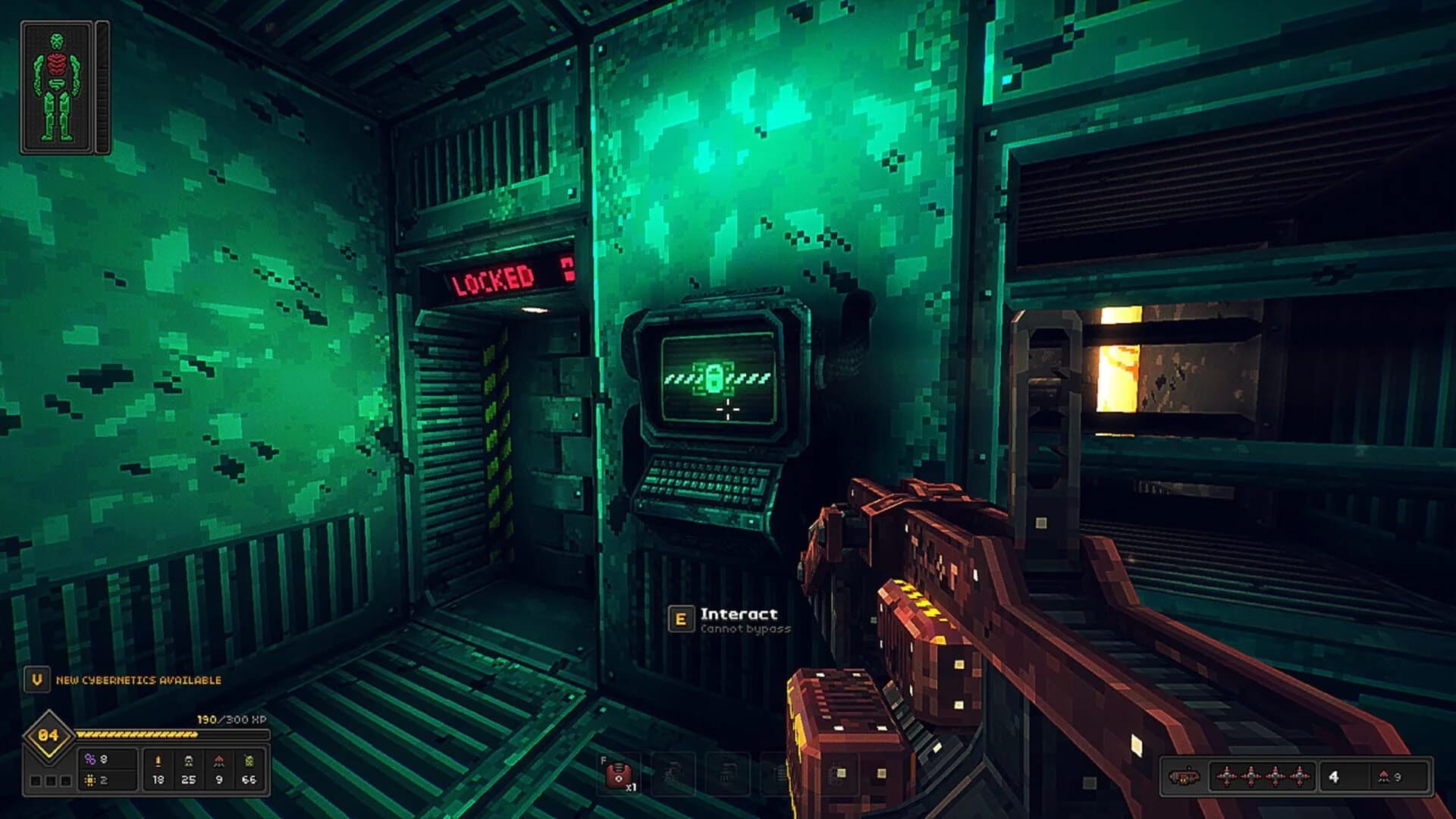Click the grenade count icon beside the 9

[1384, 777]
